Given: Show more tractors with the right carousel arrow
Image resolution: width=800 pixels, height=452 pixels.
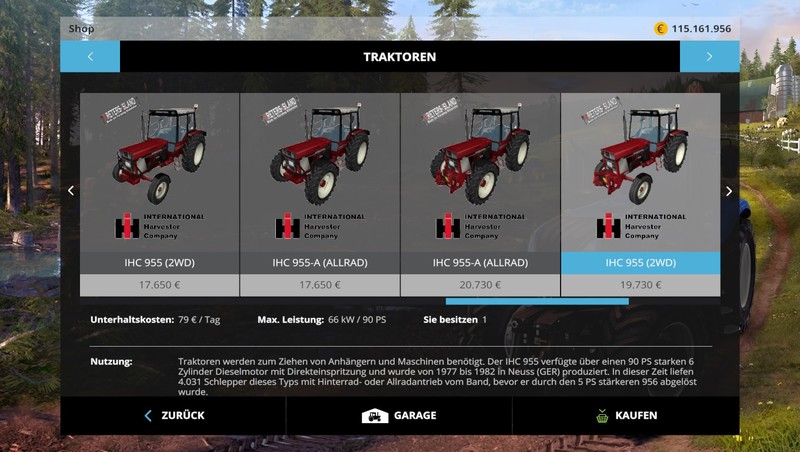Looking at the screenshot, I should pos(729,191).
